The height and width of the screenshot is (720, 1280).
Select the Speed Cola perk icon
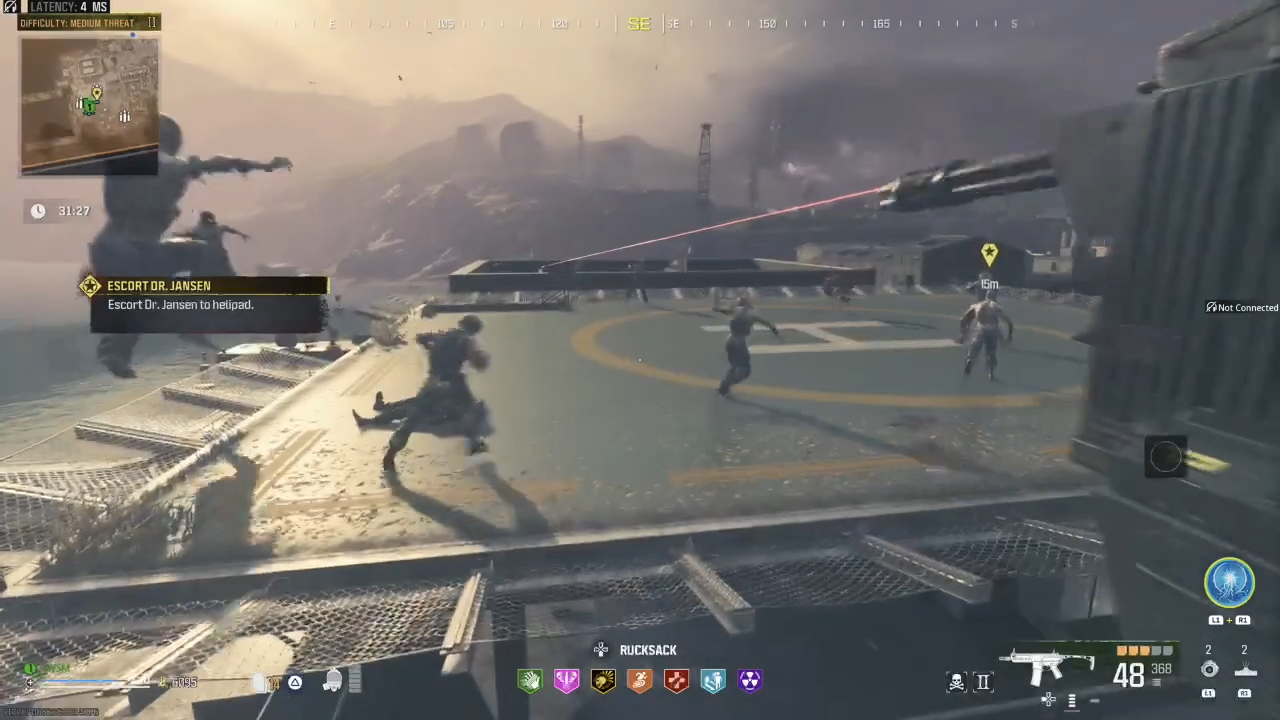pos(530,681)
